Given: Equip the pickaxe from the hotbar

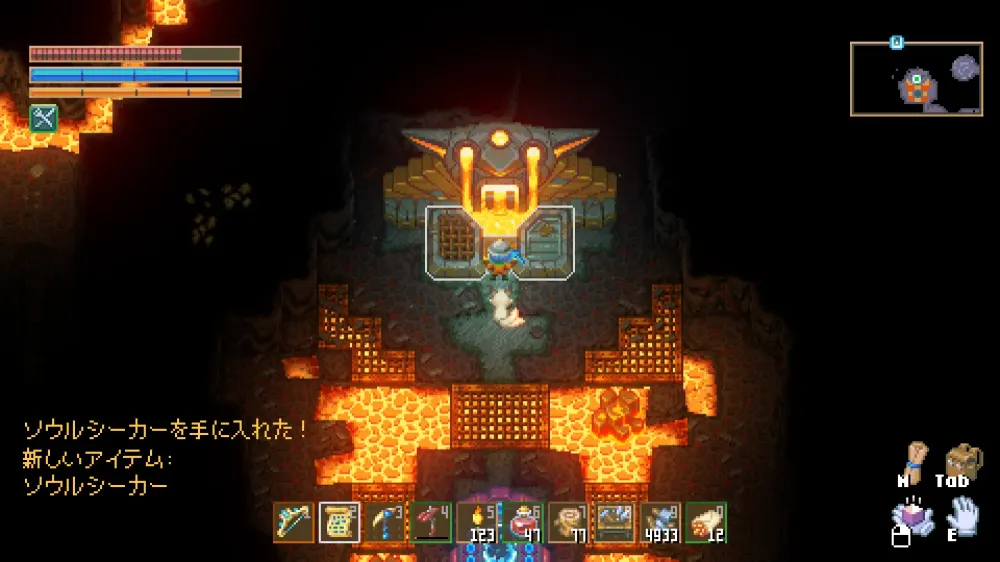Looking at the screenshot, I should pos(385,522).
